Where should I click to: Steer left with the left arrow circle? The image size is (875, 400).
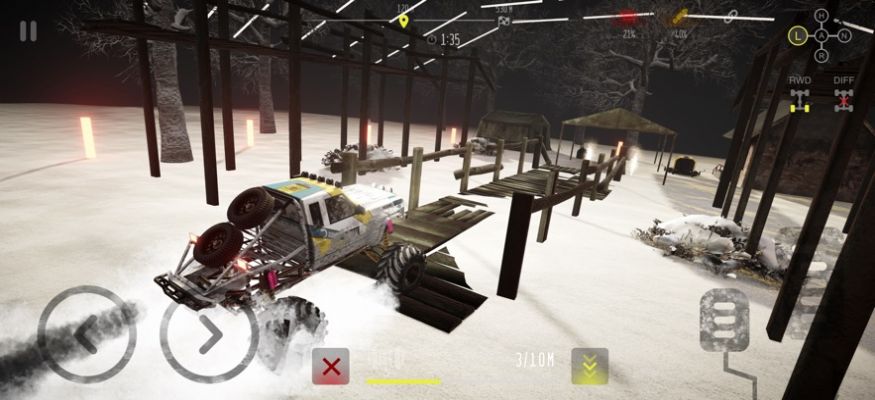(86, 334)
